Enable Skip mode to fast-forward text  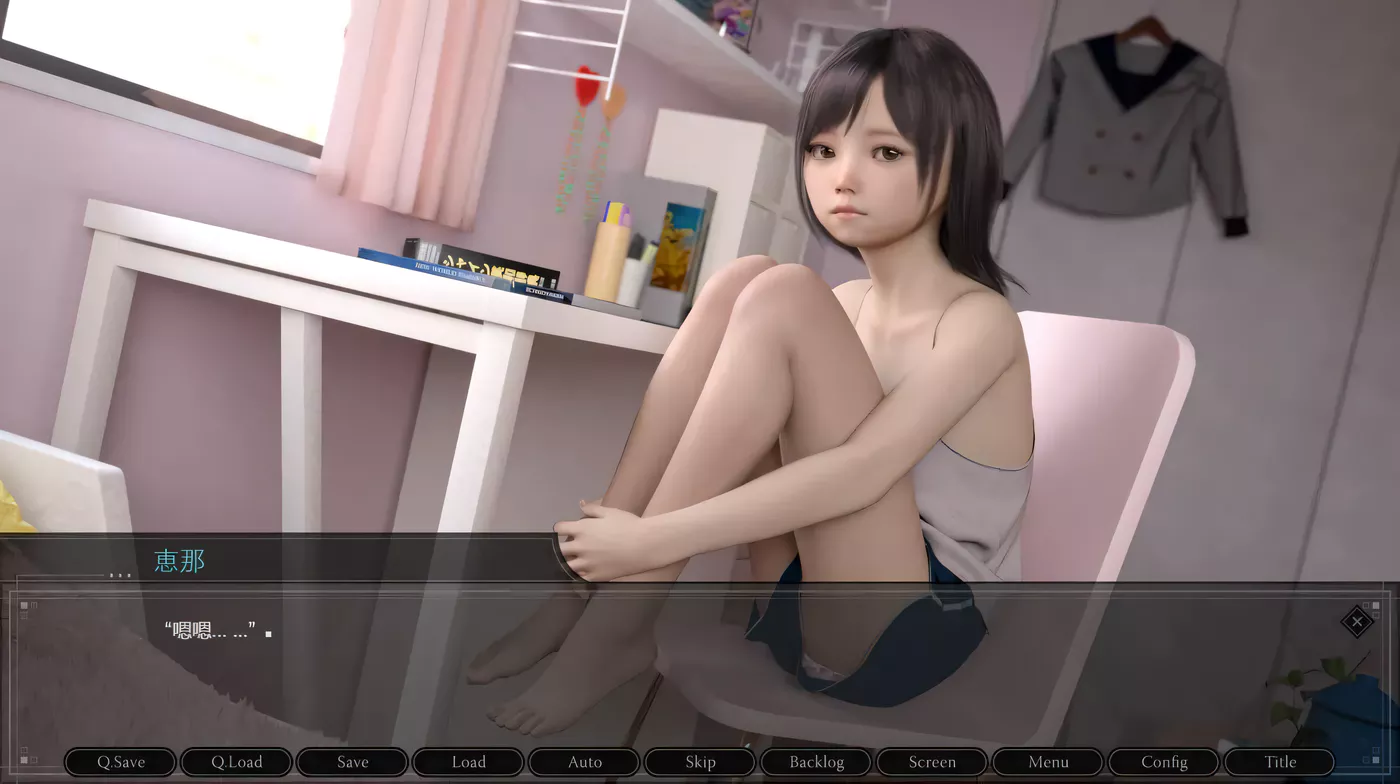tap(700, 761)
